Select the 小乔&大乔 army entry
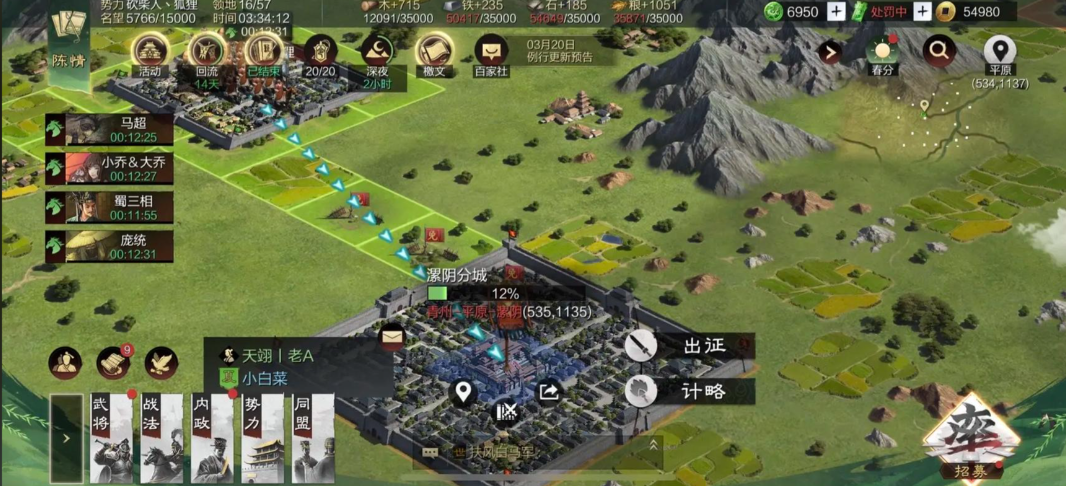1066x486 pixels. [109, 169]
